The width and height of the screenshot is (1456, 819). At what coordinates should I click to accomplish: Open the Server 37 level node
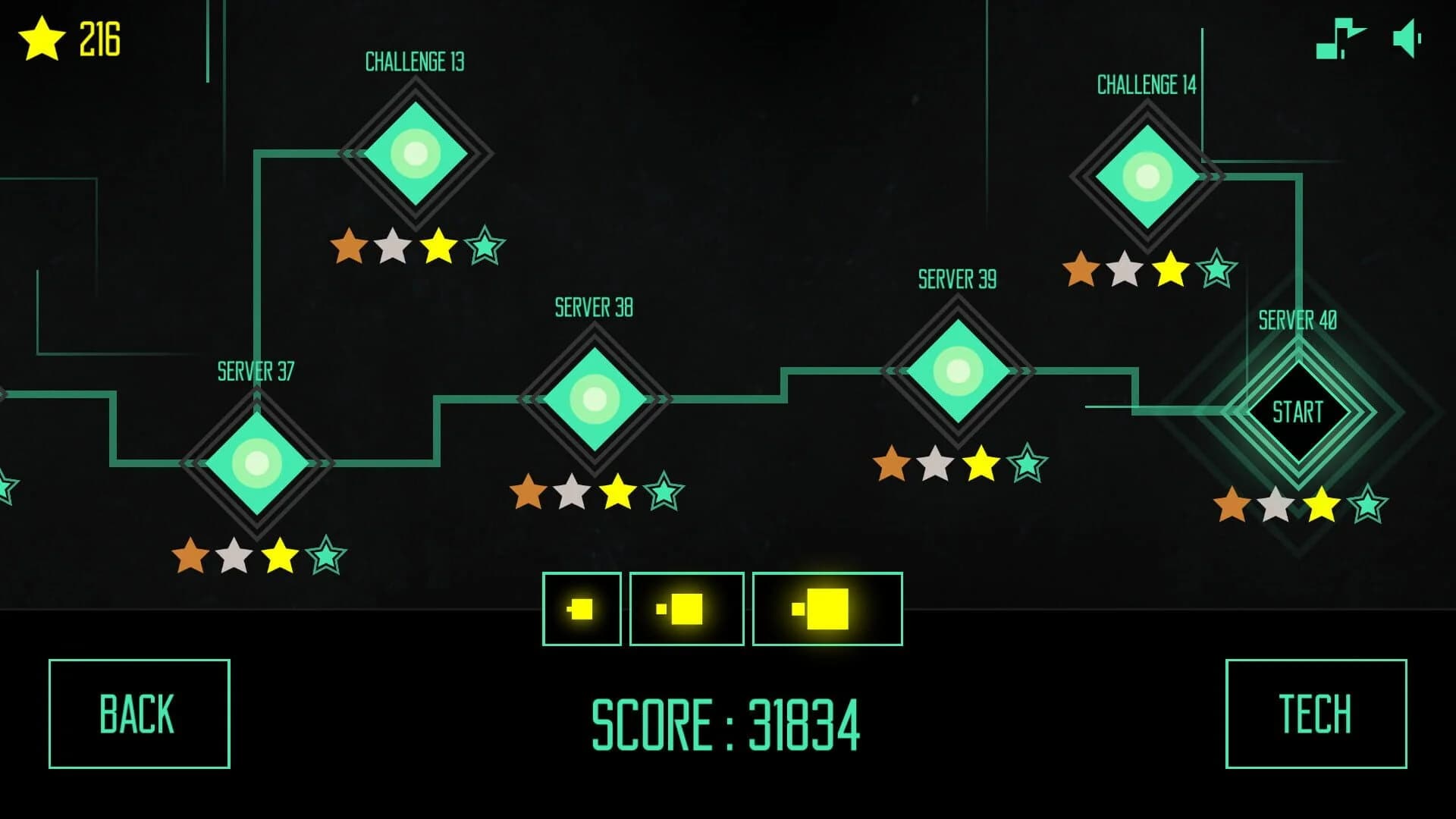256,462
